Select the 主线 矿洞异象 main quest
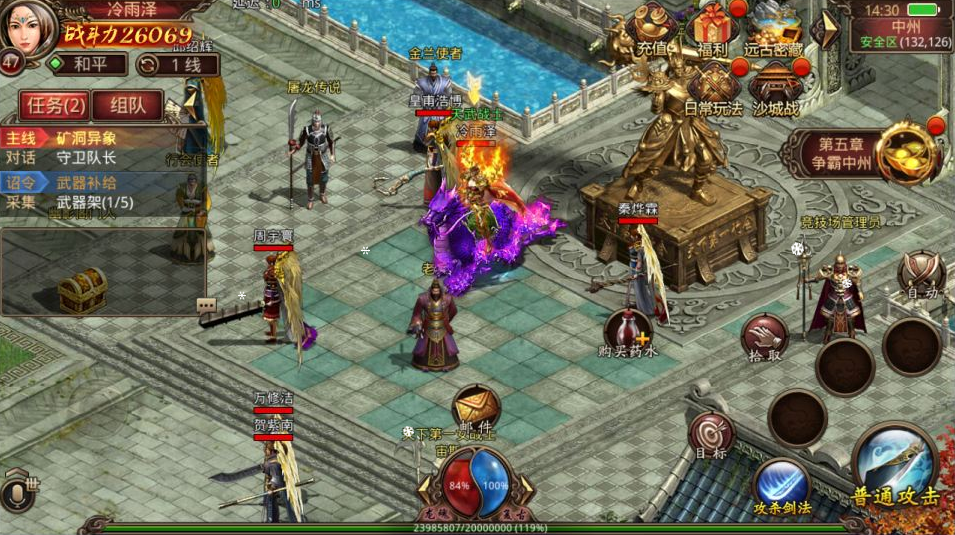 (80, 138)
